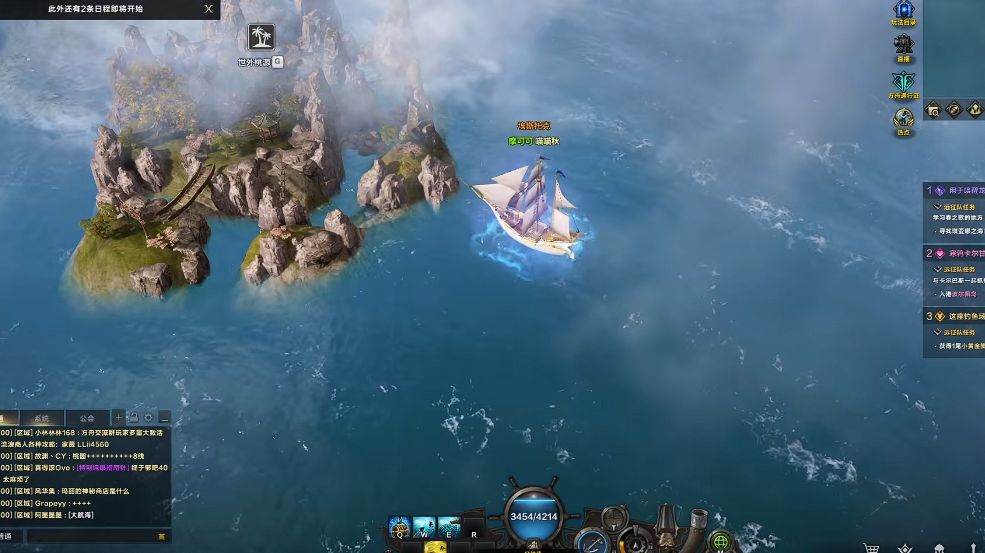The width and height of the screenshot is (985, 553).
Task: Switch to the 系统 chat tab
Action: coord(41,418)
